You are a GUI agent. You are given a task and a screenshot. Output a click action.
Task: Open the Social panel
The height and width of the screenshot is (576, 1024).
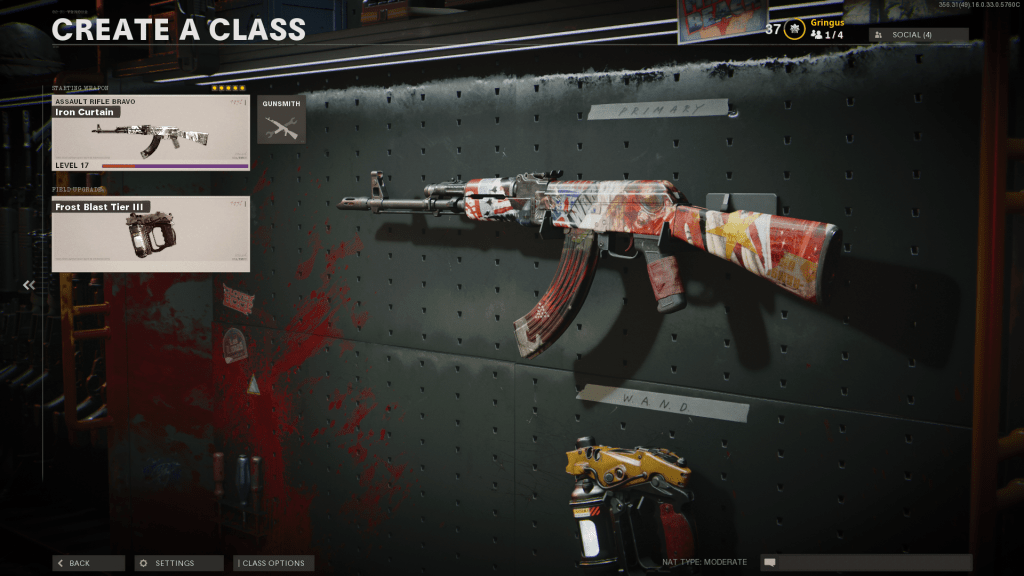pyautogui.click(x=918, y=35)
